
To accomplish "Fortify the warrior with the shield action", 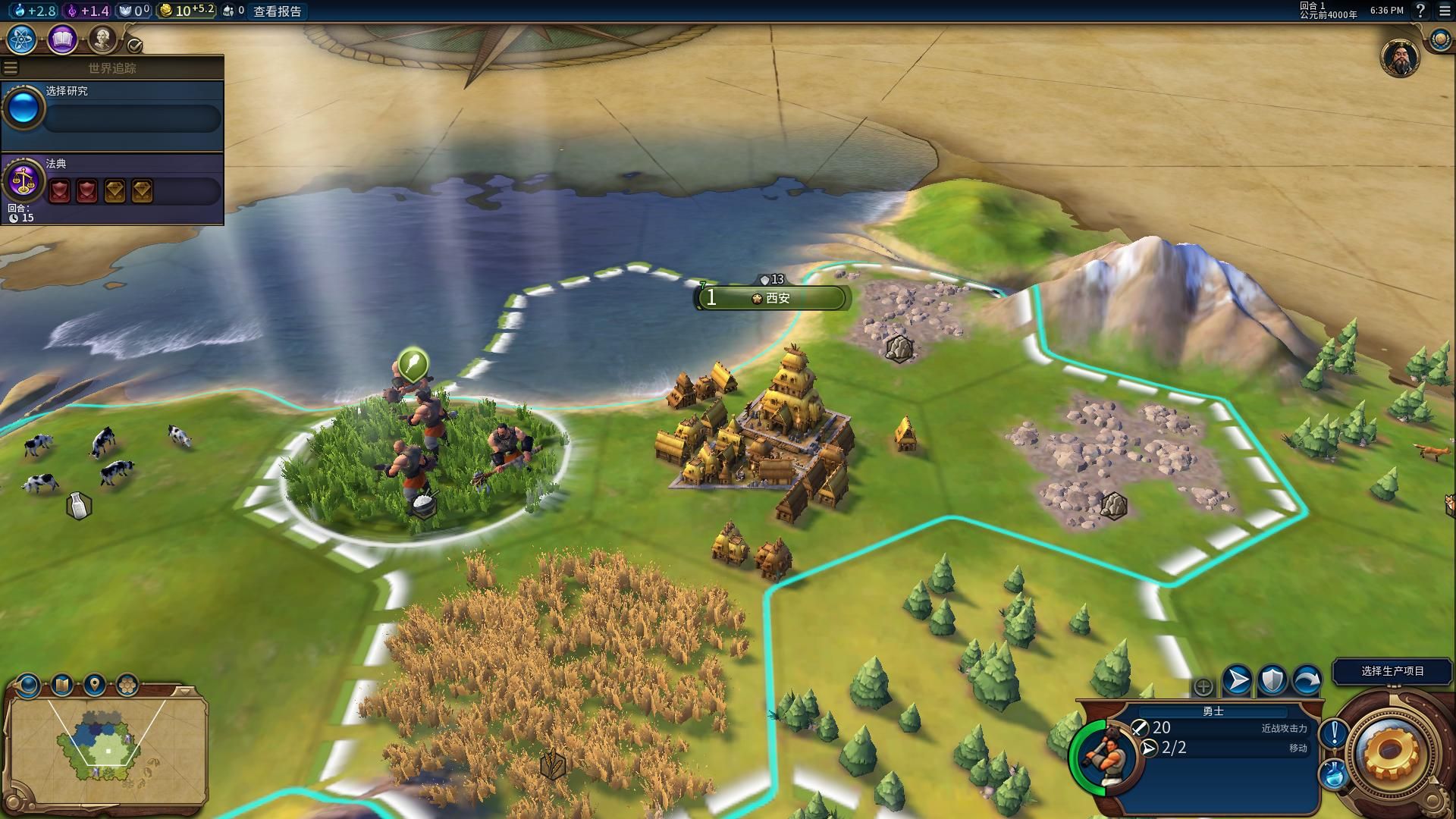I will pos(1272,680).
